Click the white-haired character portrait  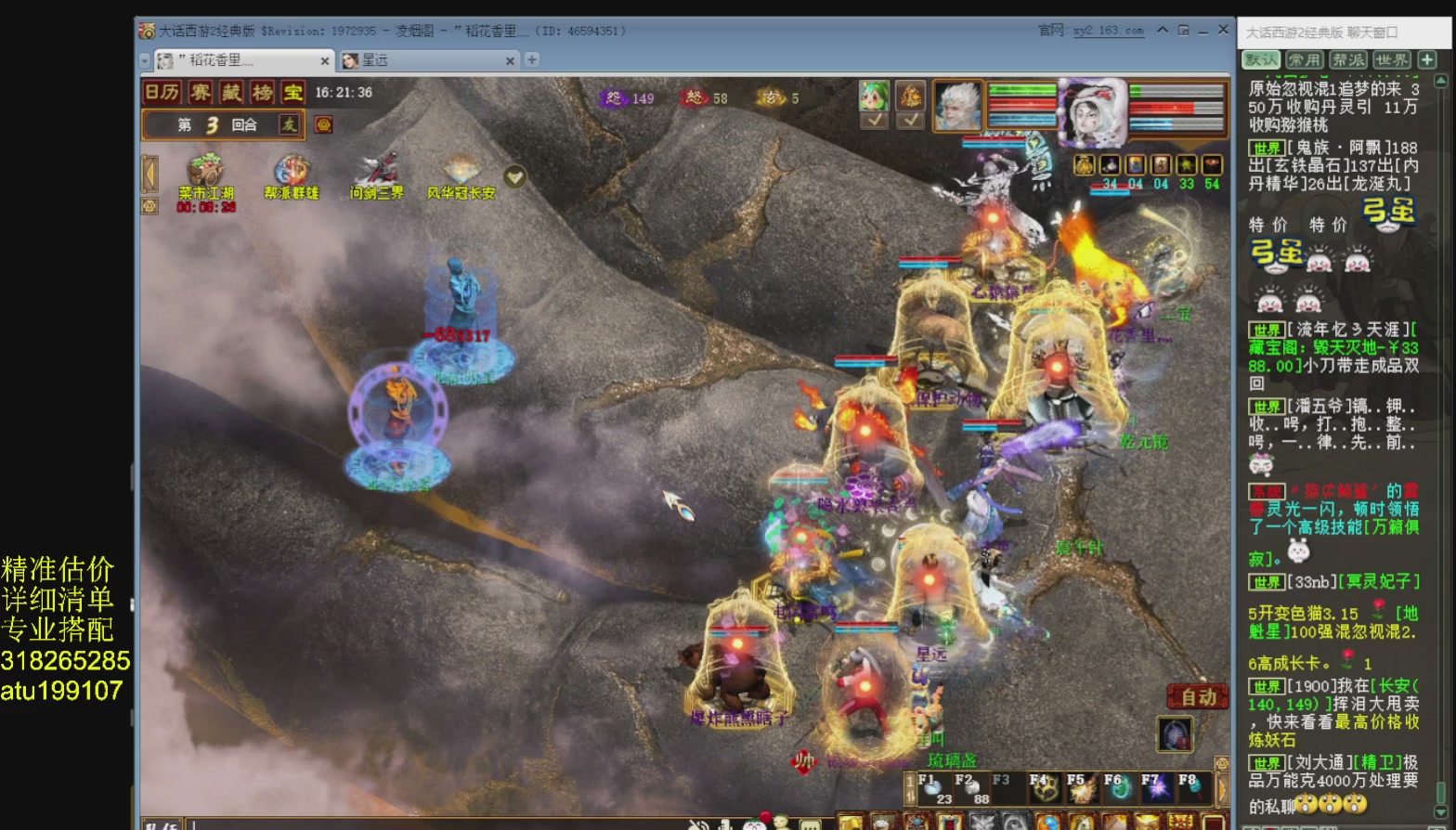coord(958,105)
